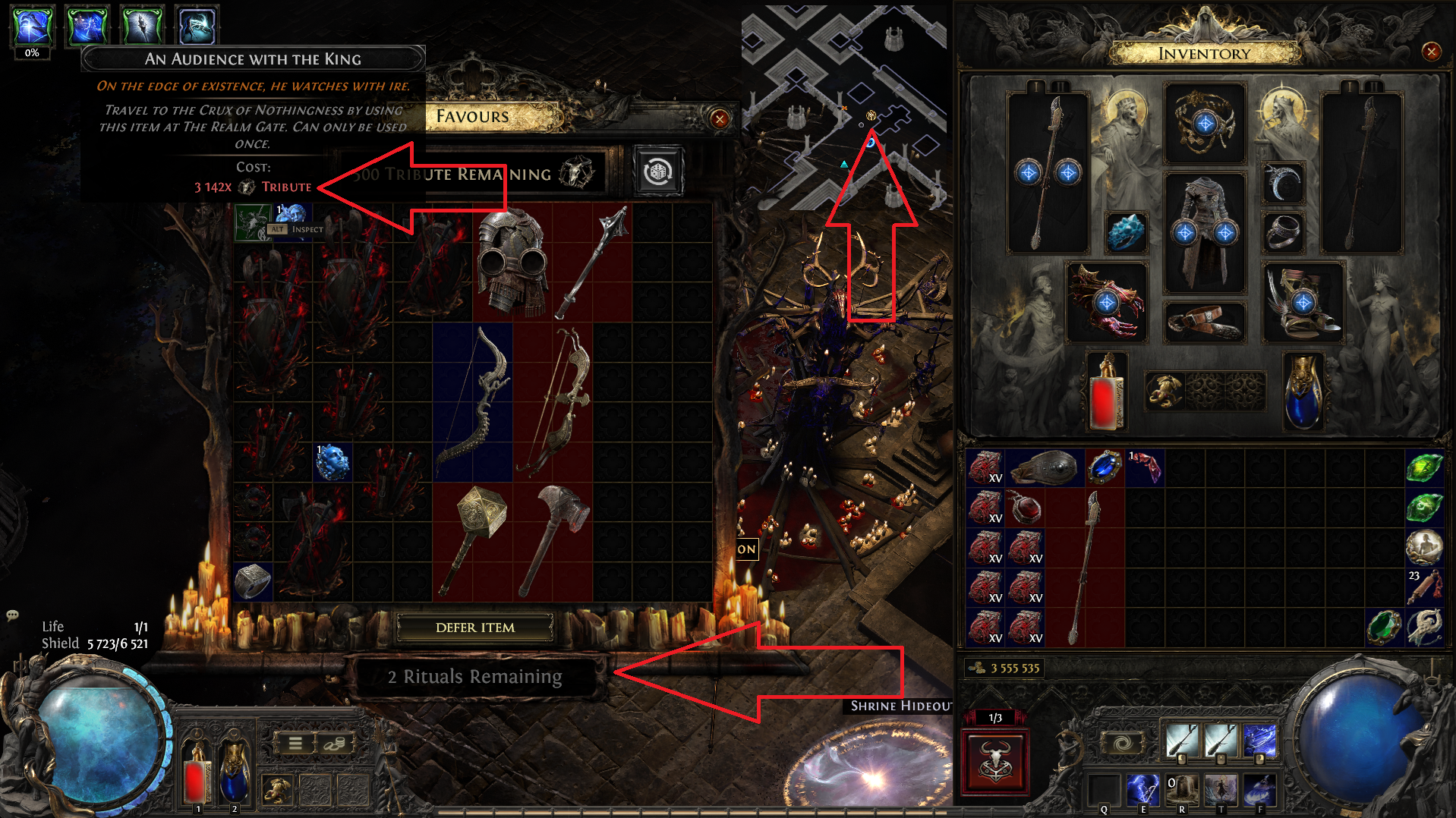Select the goggled helmet favour

point(512,262)
